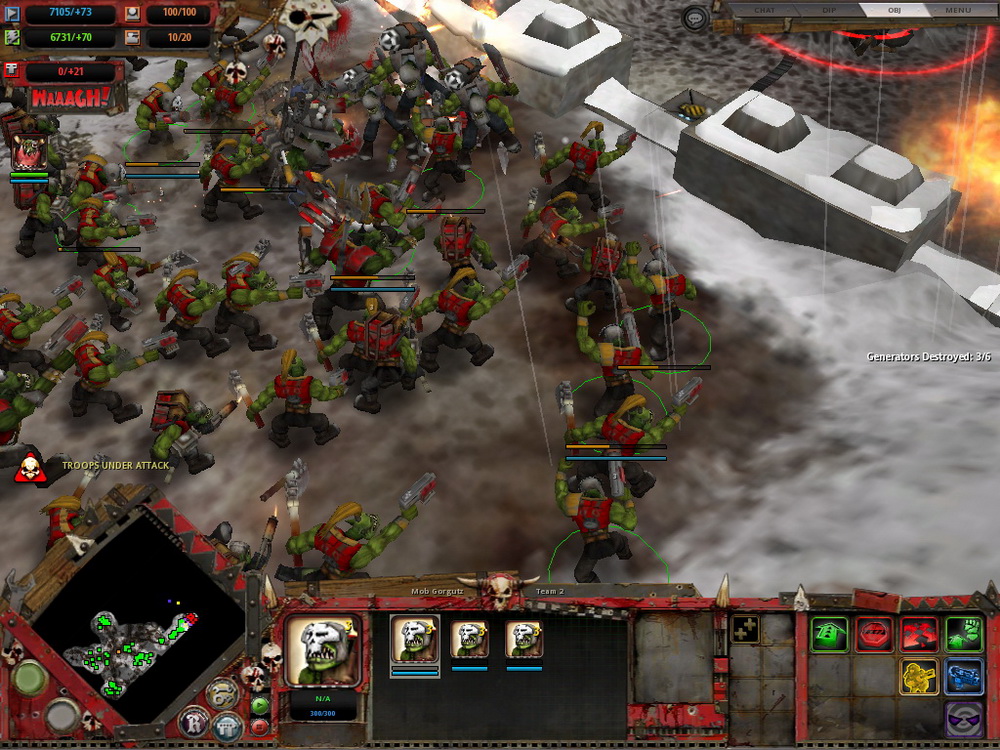Click the speech bubble chat icon

point(696,17)
